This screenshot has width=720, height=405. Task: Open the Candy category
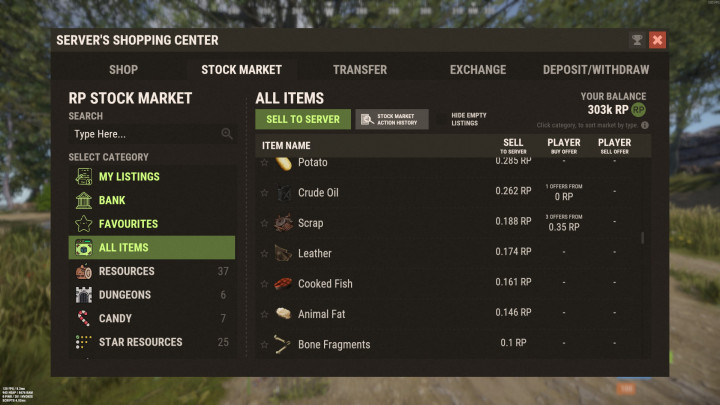pos(115,318)
